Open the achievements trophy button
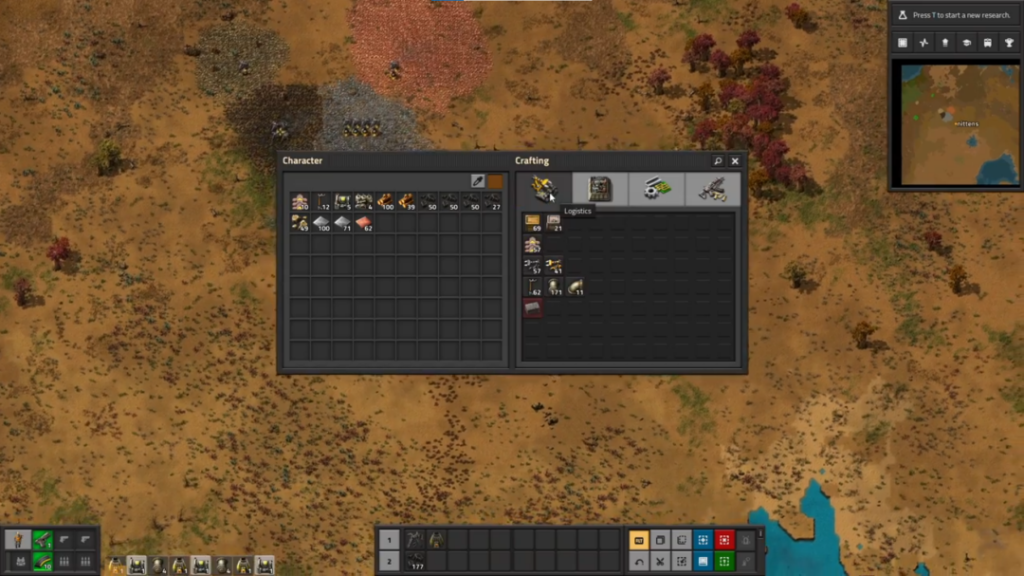 1009,43
